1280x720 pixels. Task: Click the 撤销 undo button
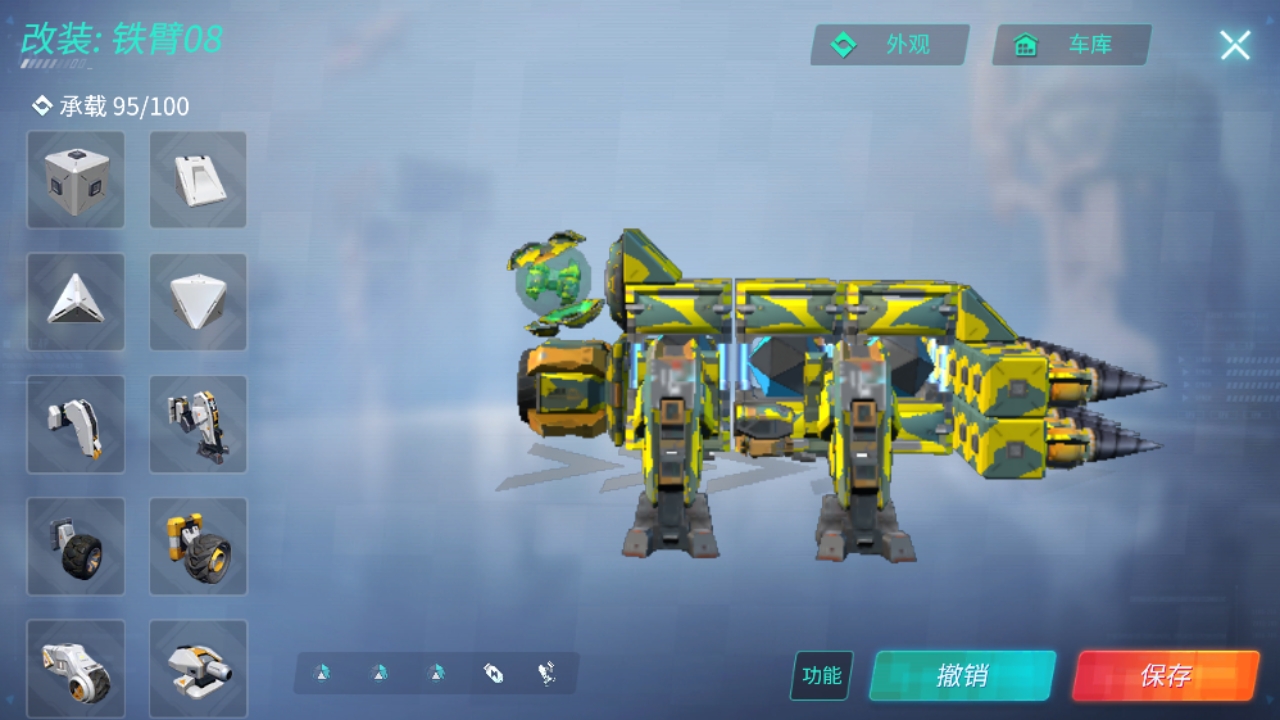[x=962, y=675]
